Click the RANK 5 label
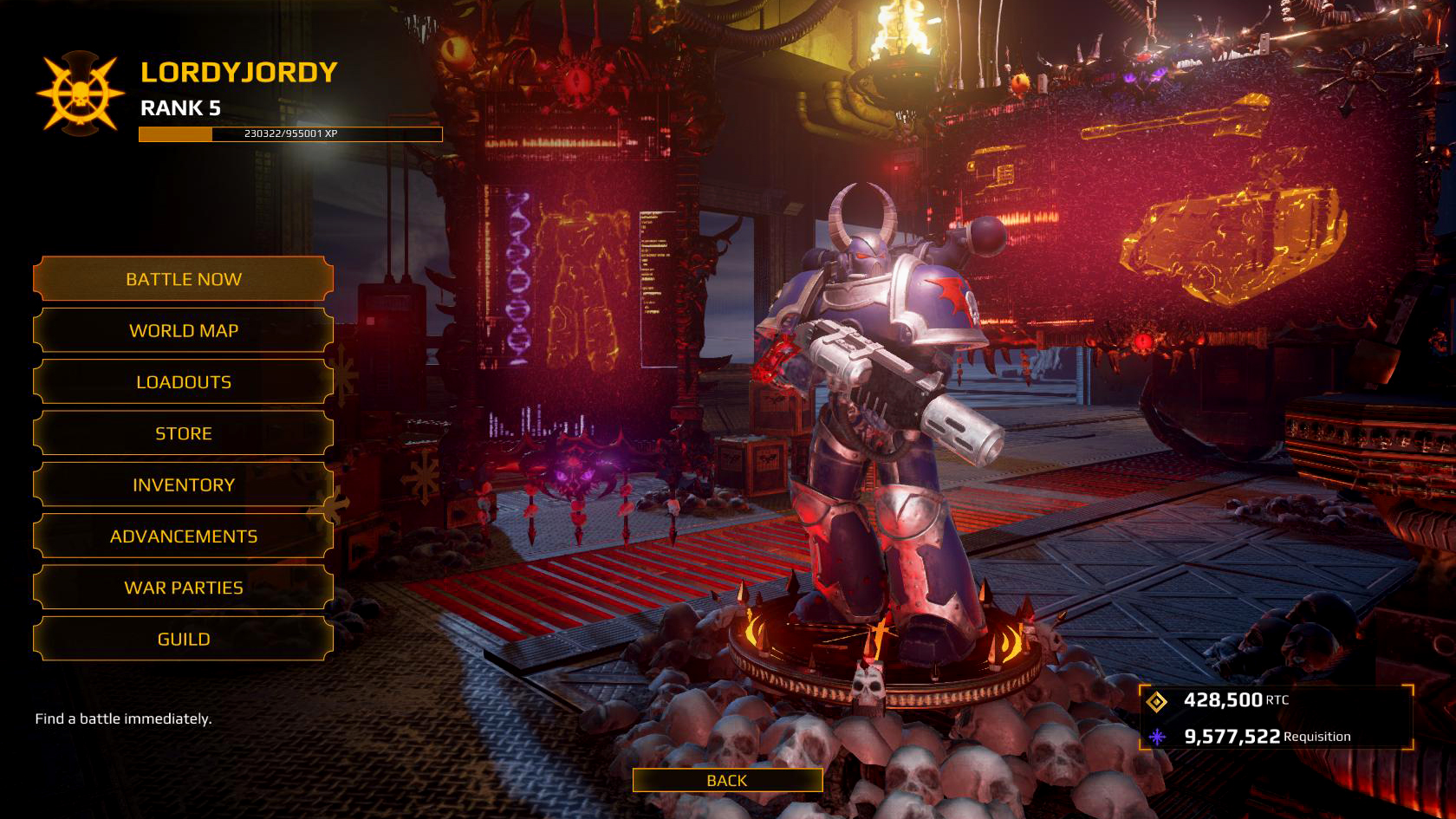Viewport: 1456px width, 819px height. [x=181, y=109]
